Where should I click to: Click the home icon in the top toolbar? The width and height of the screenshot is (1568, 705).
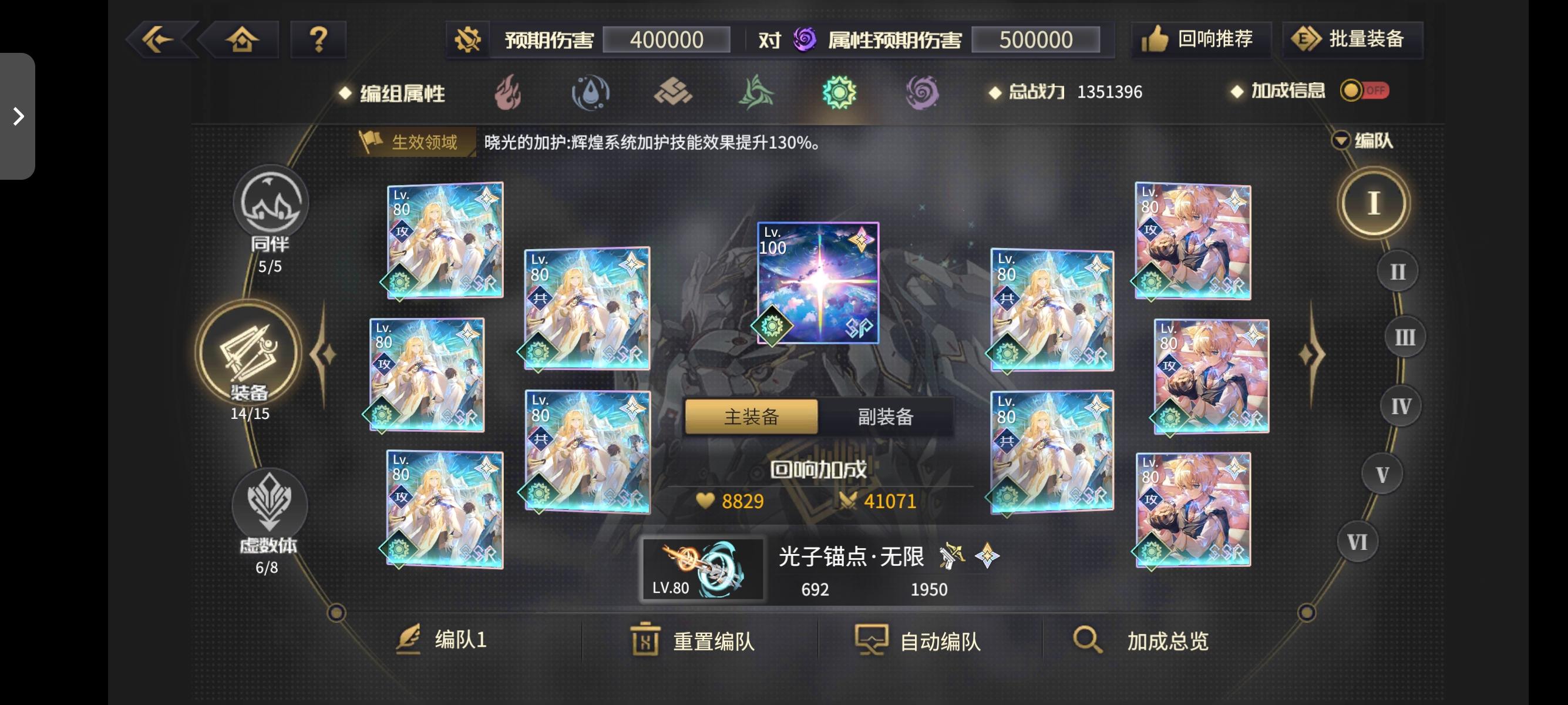(243, 39)
